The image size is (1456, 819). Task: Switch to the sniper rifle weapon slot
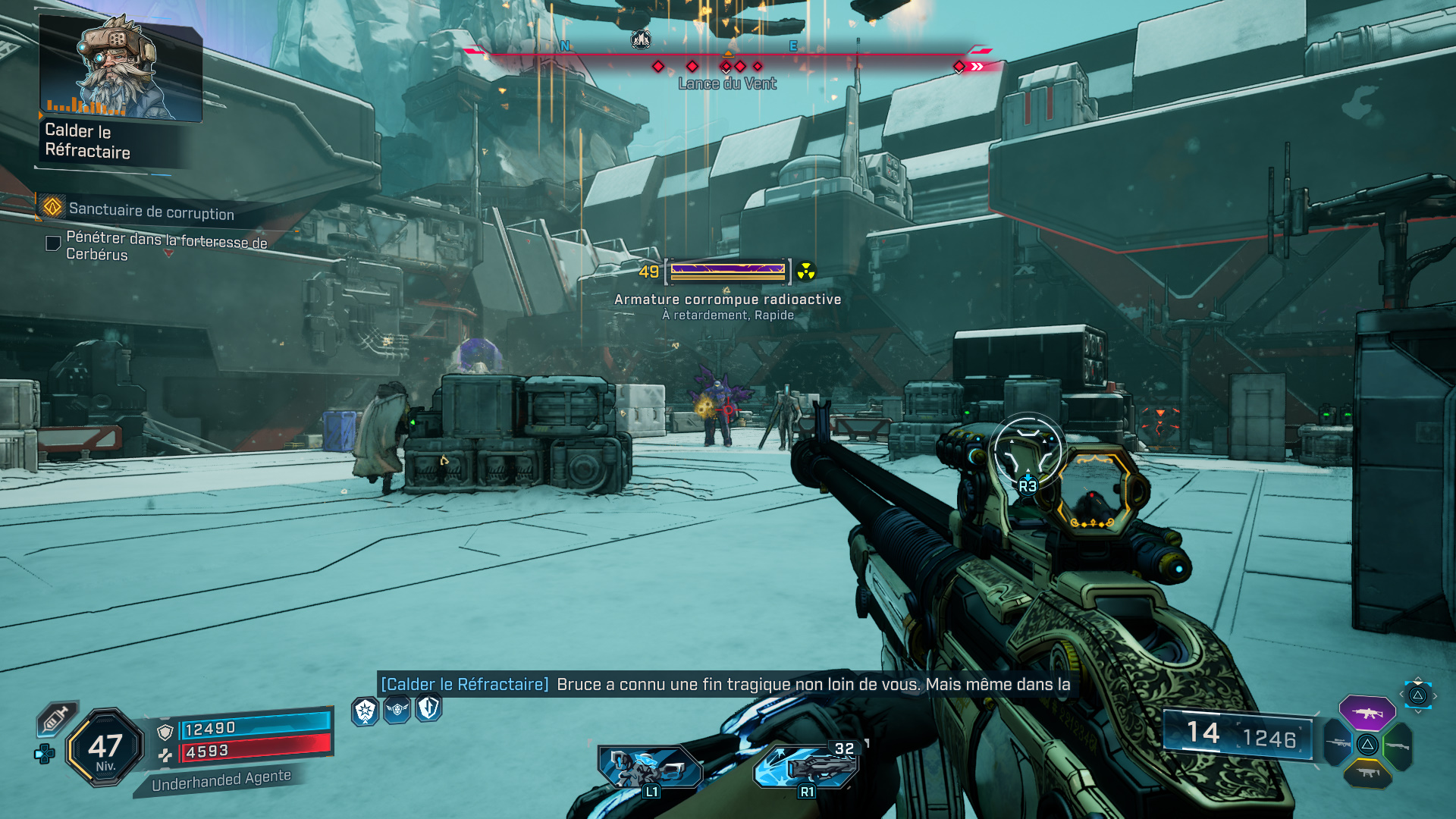(1338, 744)
